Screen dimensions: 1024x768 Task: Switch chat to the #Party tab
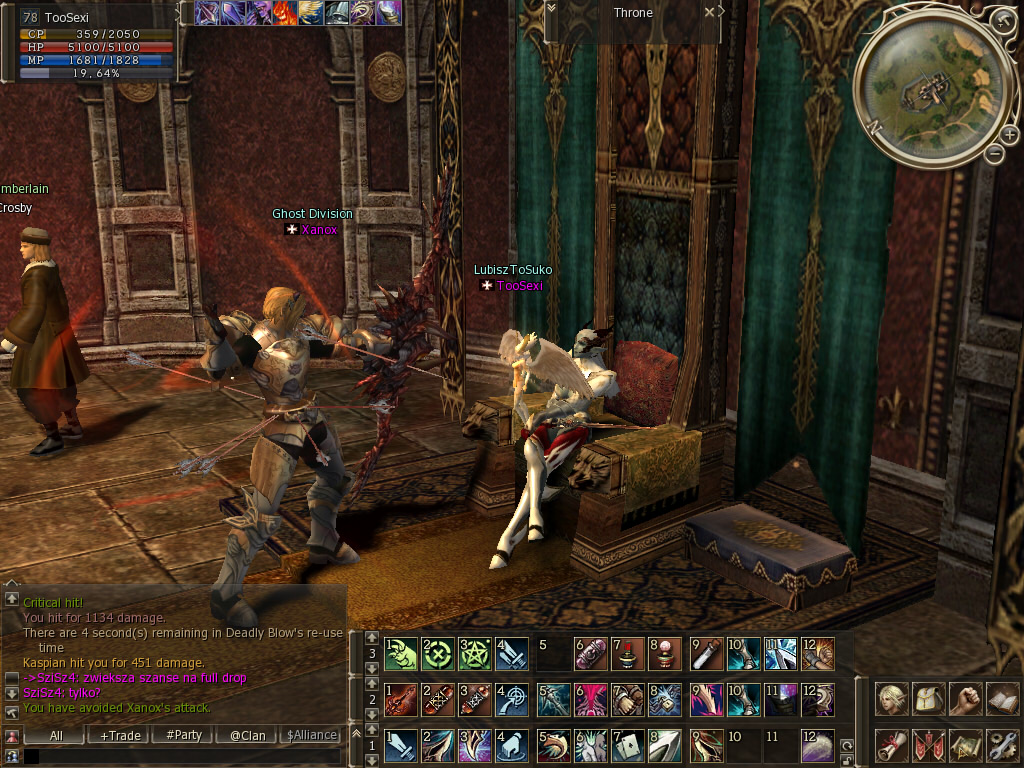pos(184,735)
